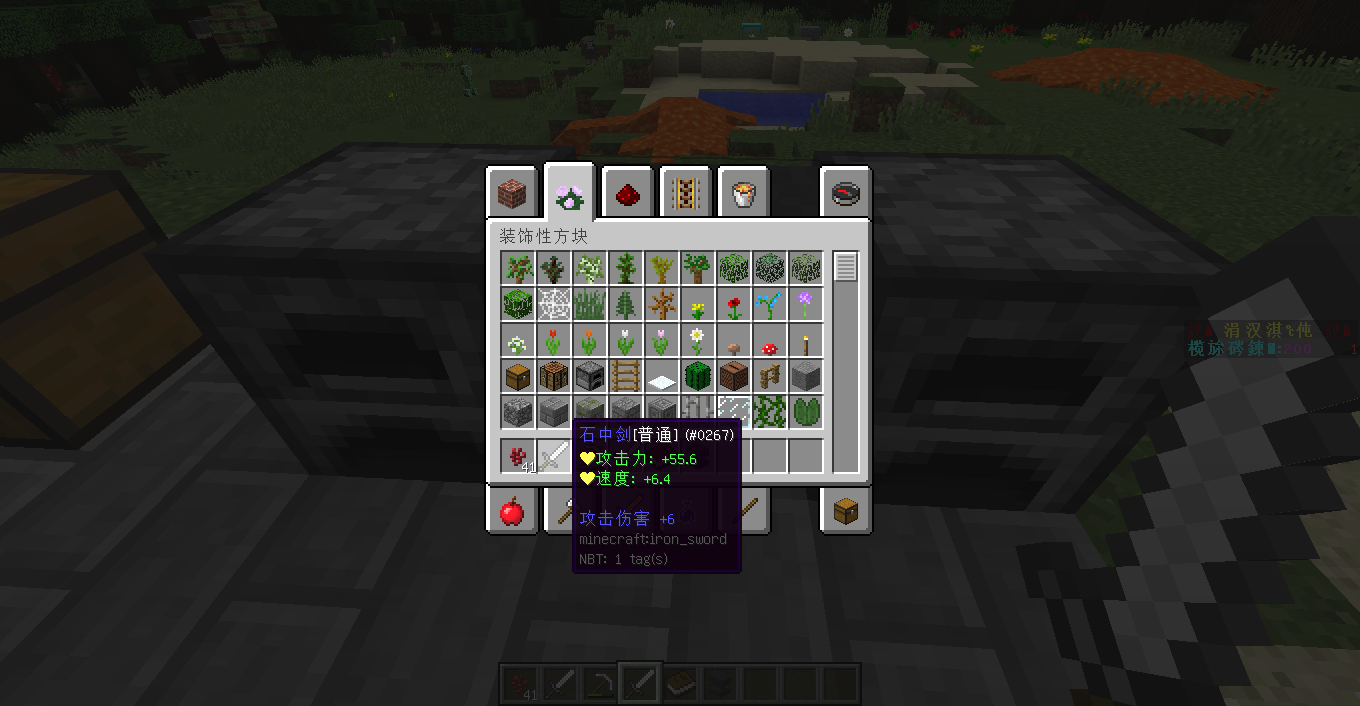Pick the red mushroom slot

(x=770, y=340)
